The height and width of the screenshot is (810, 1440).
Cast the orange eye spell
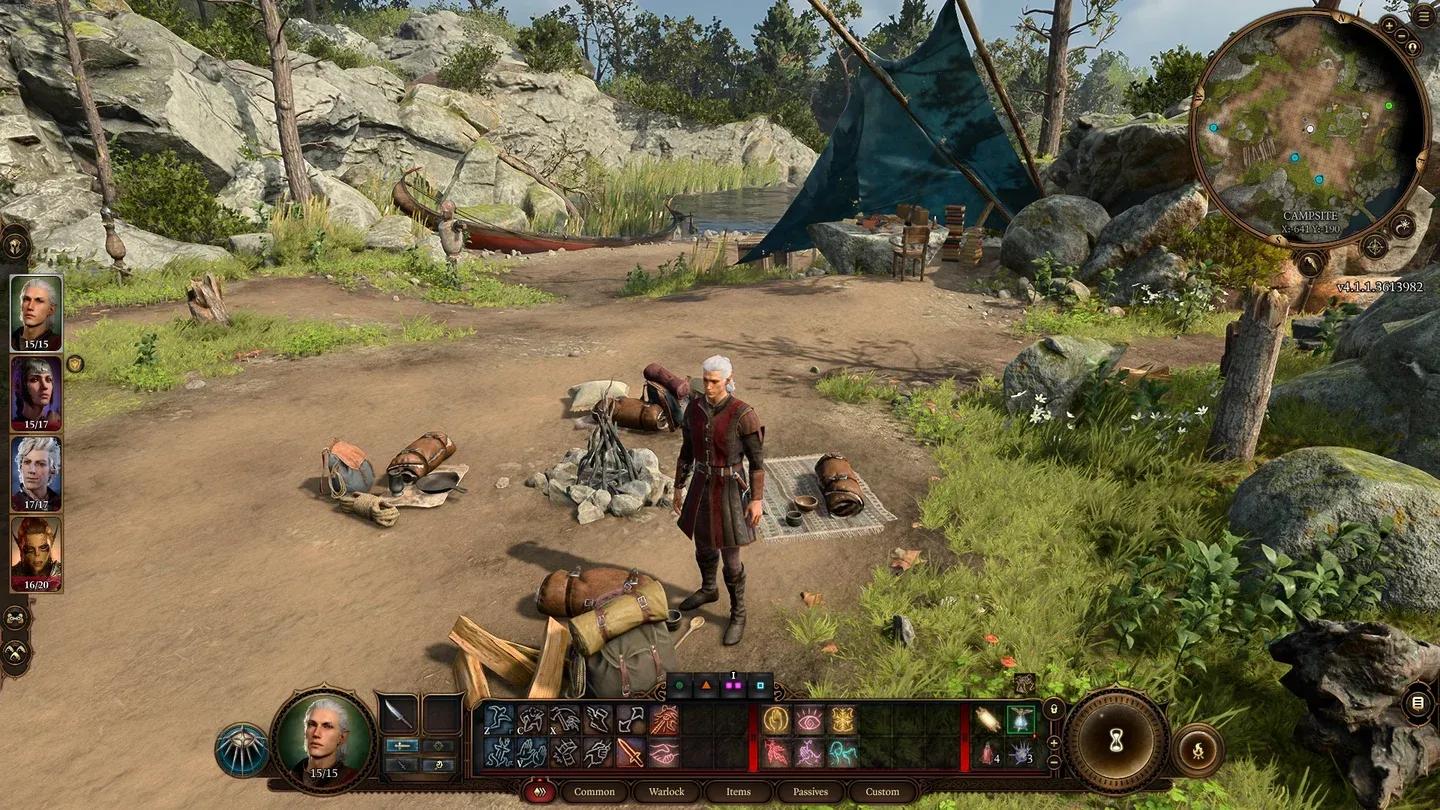pyautogui.click(x=808, y=719)
